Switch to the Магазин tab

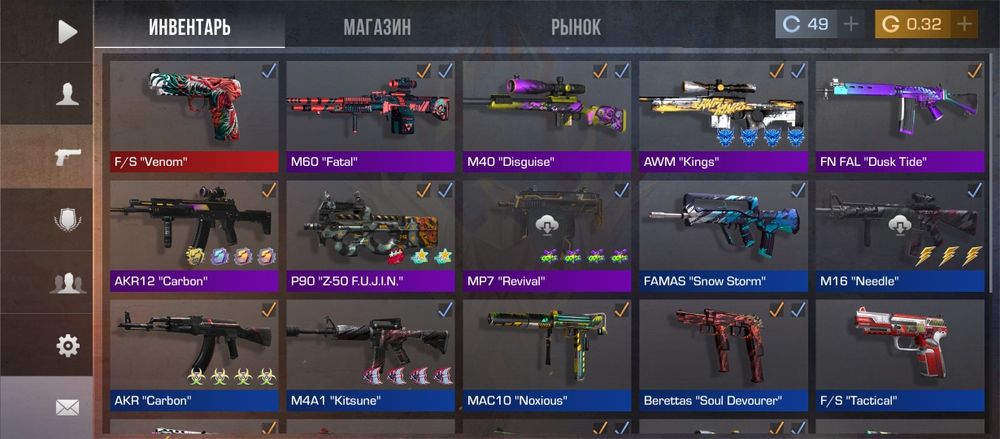click(x=377, y=27)
